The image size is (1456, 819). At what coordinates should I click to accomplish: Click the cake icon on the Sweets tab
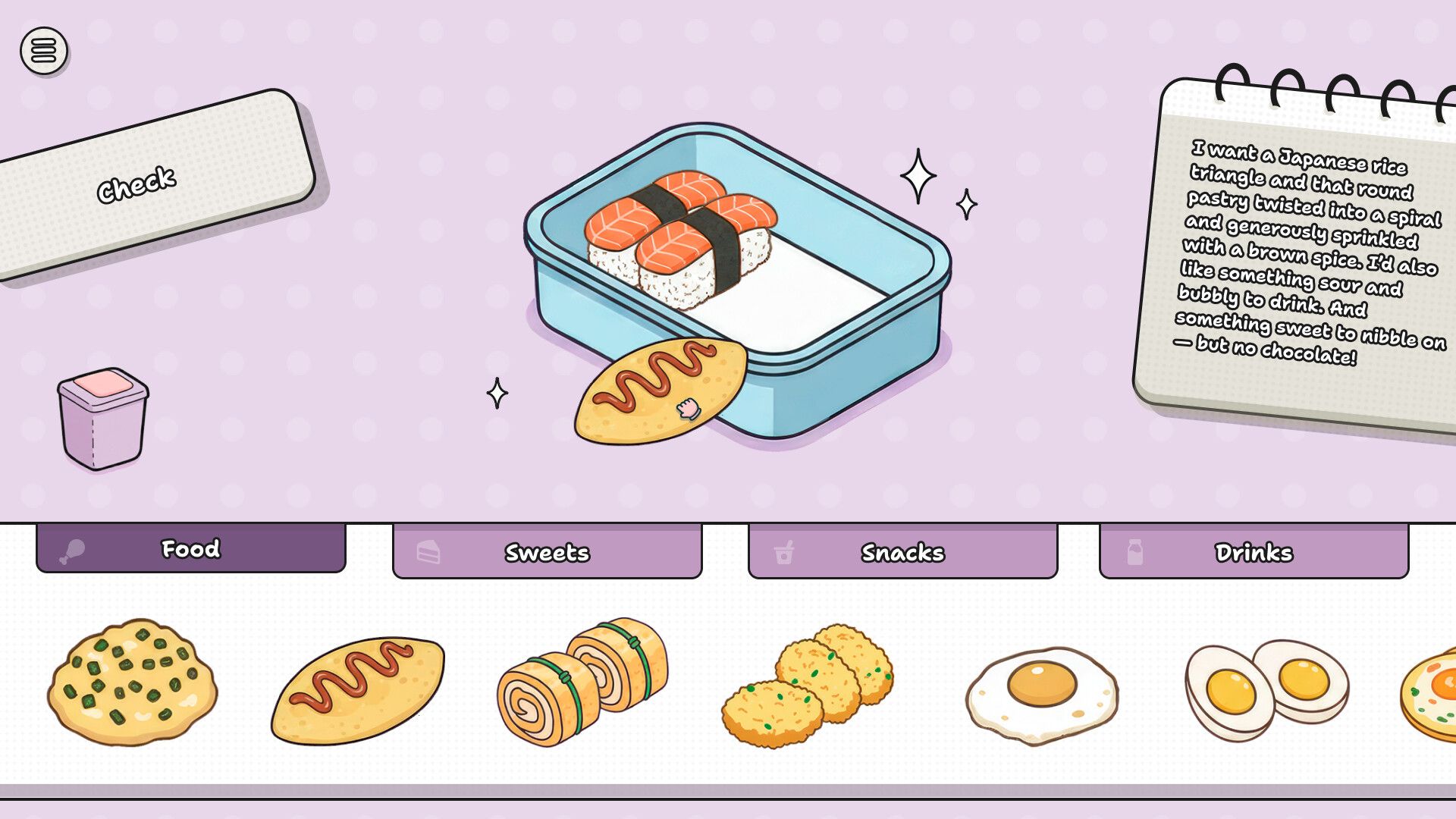click(427, 553)
